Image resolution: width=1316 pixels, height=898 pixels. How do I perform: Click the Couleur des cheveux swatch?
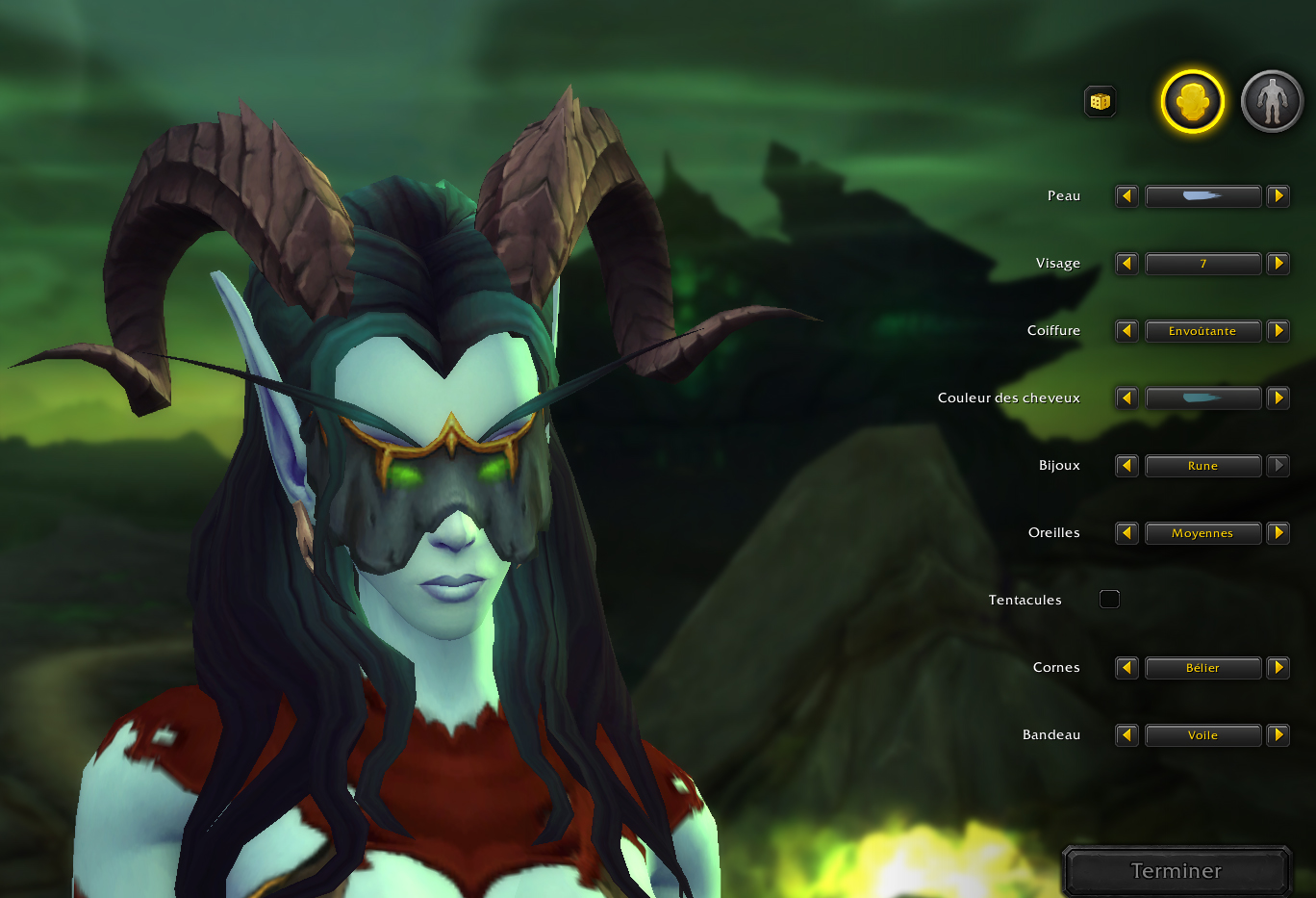[x=1203, y=398]
